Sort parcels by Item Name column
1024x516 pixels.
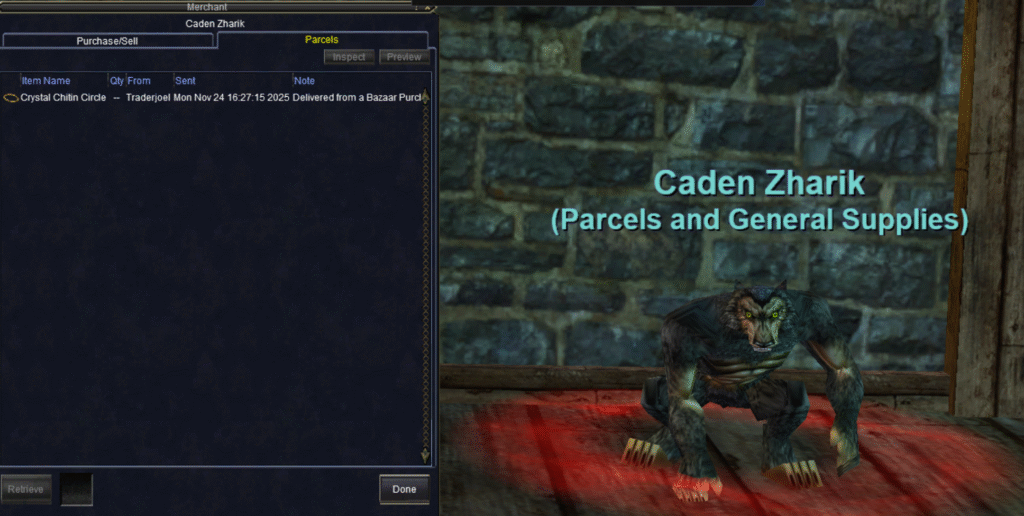pos(46,80)
